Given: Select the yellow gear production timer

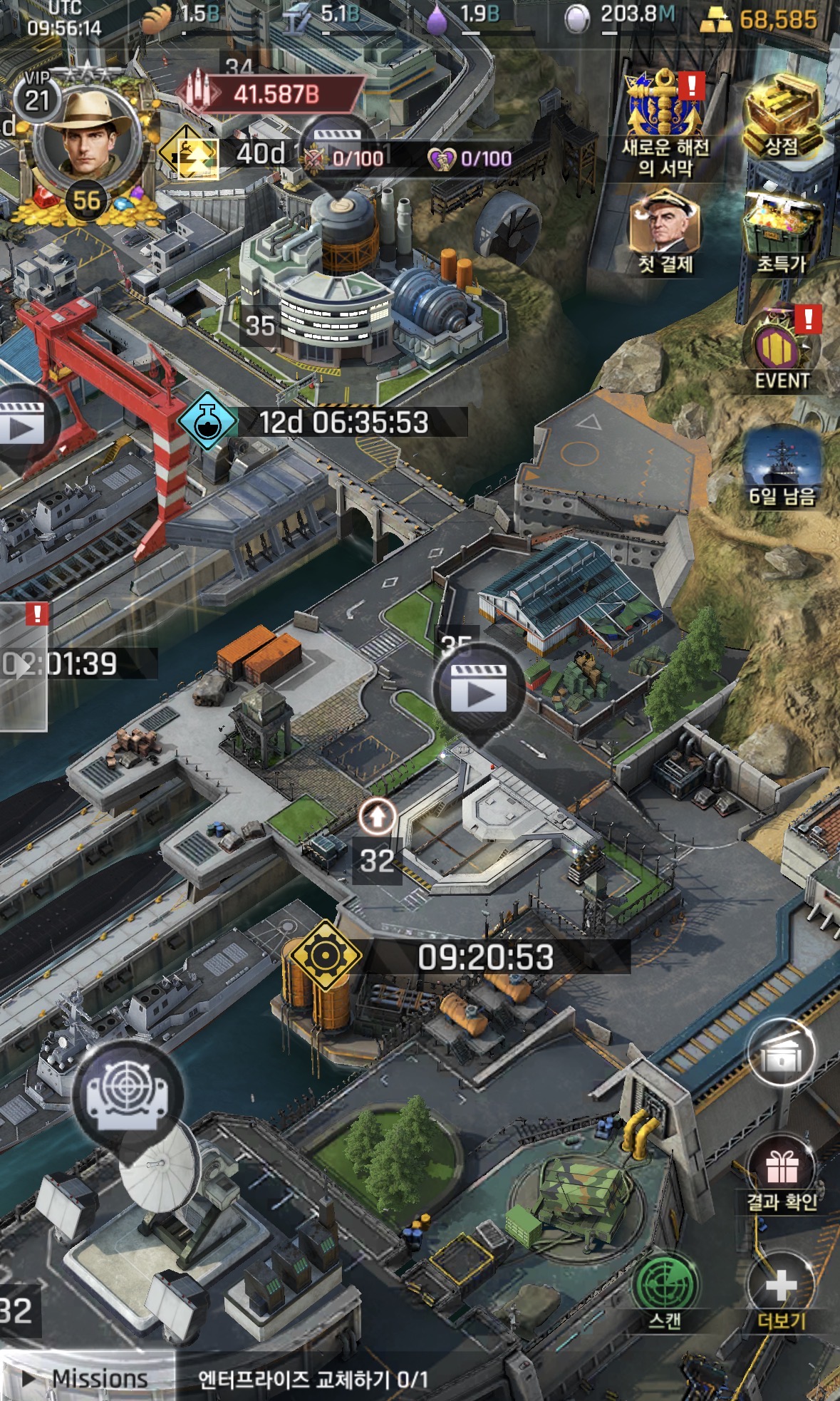Looking at the screenshot, I should tap(325, 956).
